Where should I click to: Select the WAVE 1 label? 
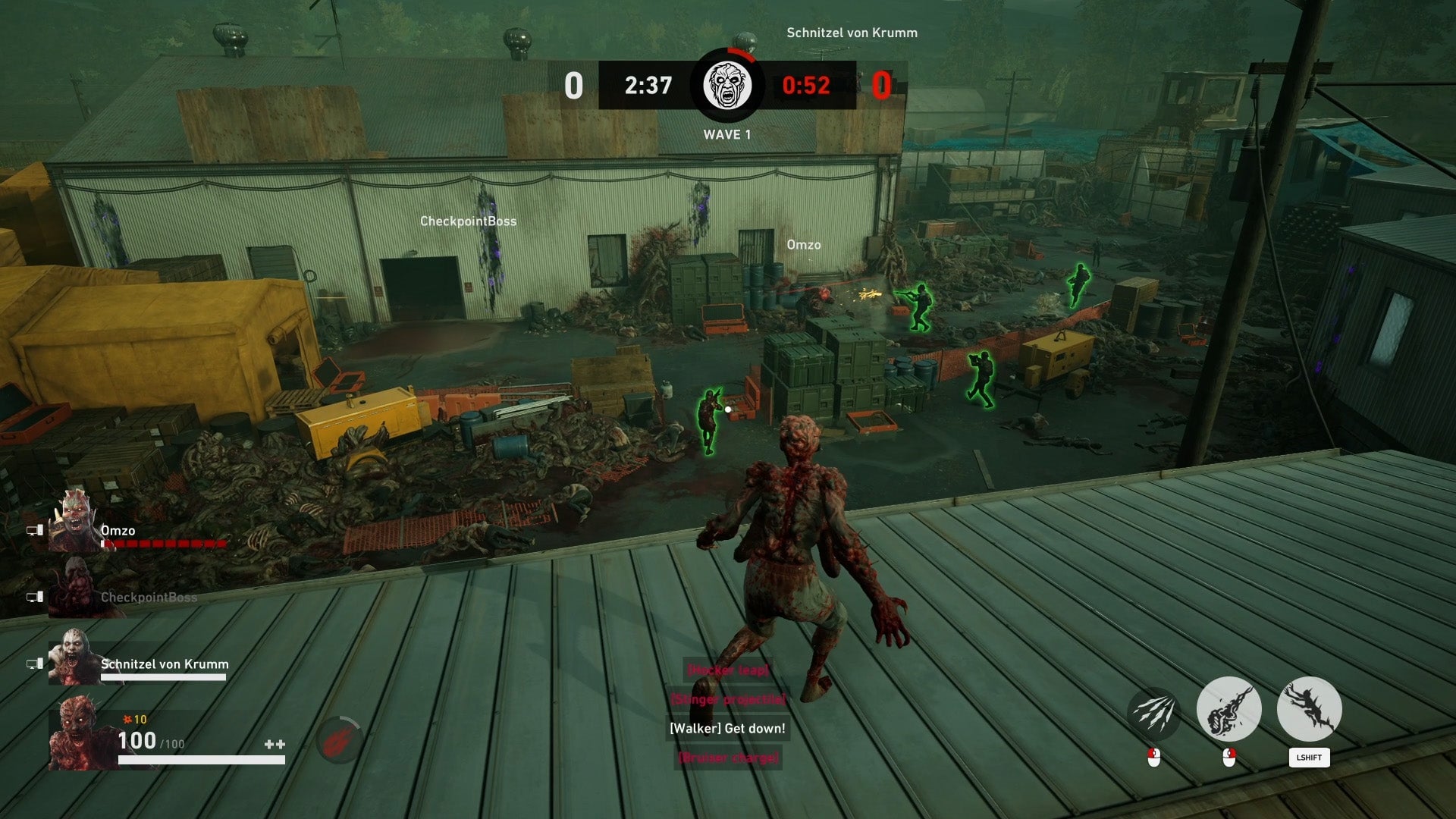point(727,135)
